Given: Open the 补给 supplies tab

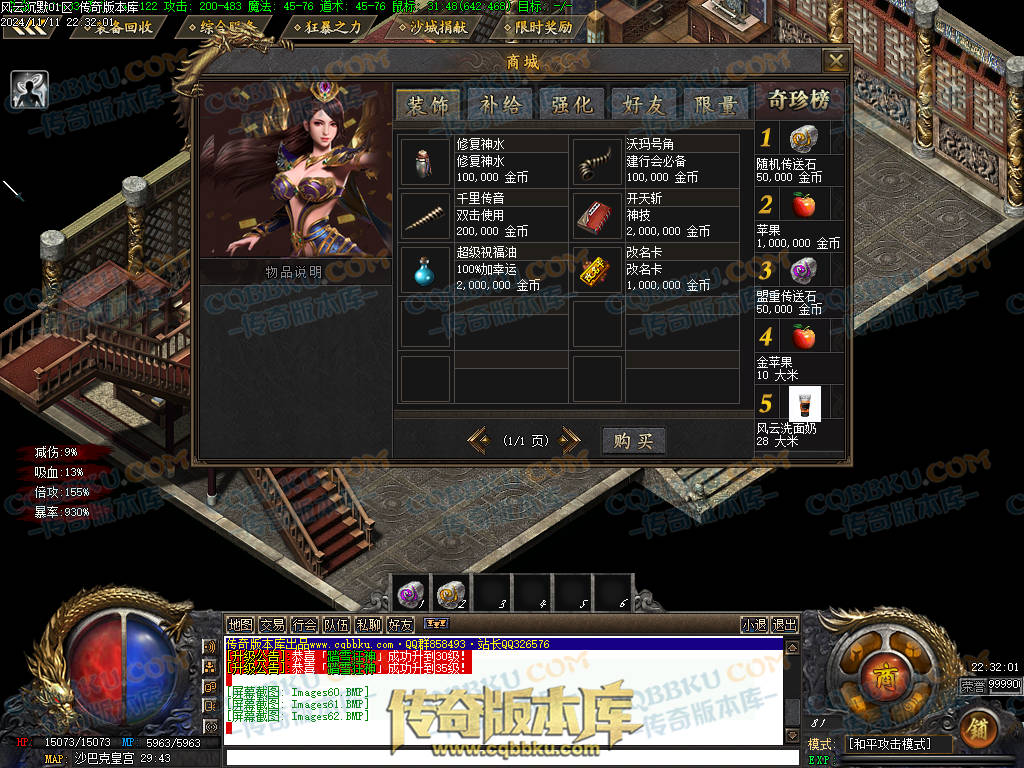Looking at the screenshot, I should click(x=500, y=104).
